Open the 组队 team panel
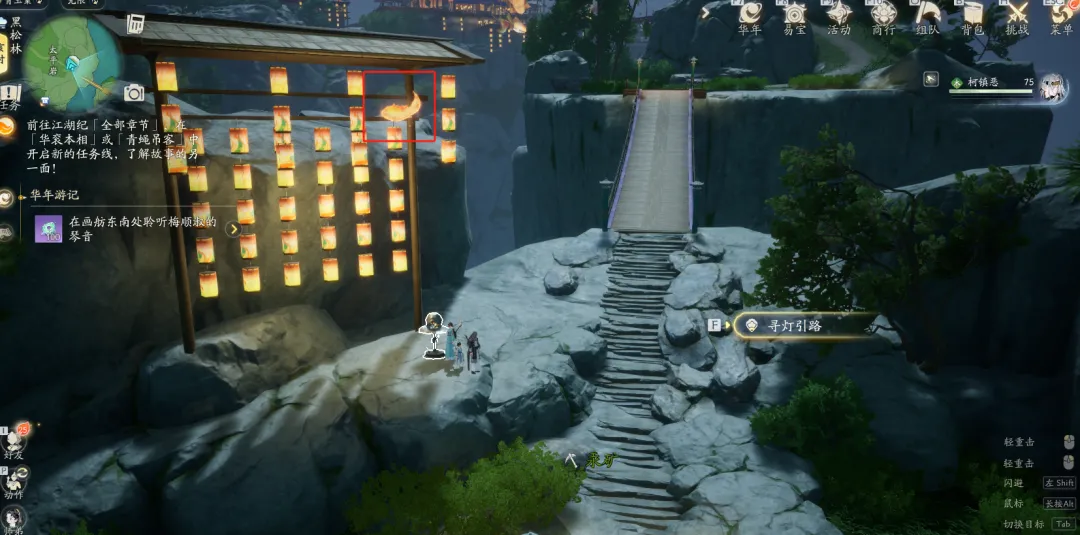Screen dimensions: 1080x535 coord(928,14)
